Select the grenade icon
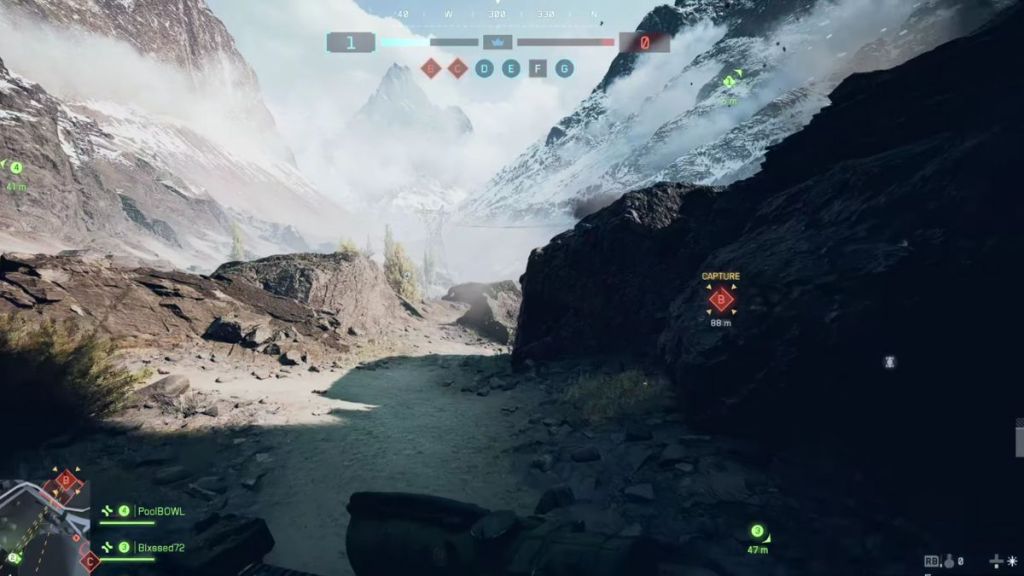This screenshot has height=576, width=1024. click(947, 562)
